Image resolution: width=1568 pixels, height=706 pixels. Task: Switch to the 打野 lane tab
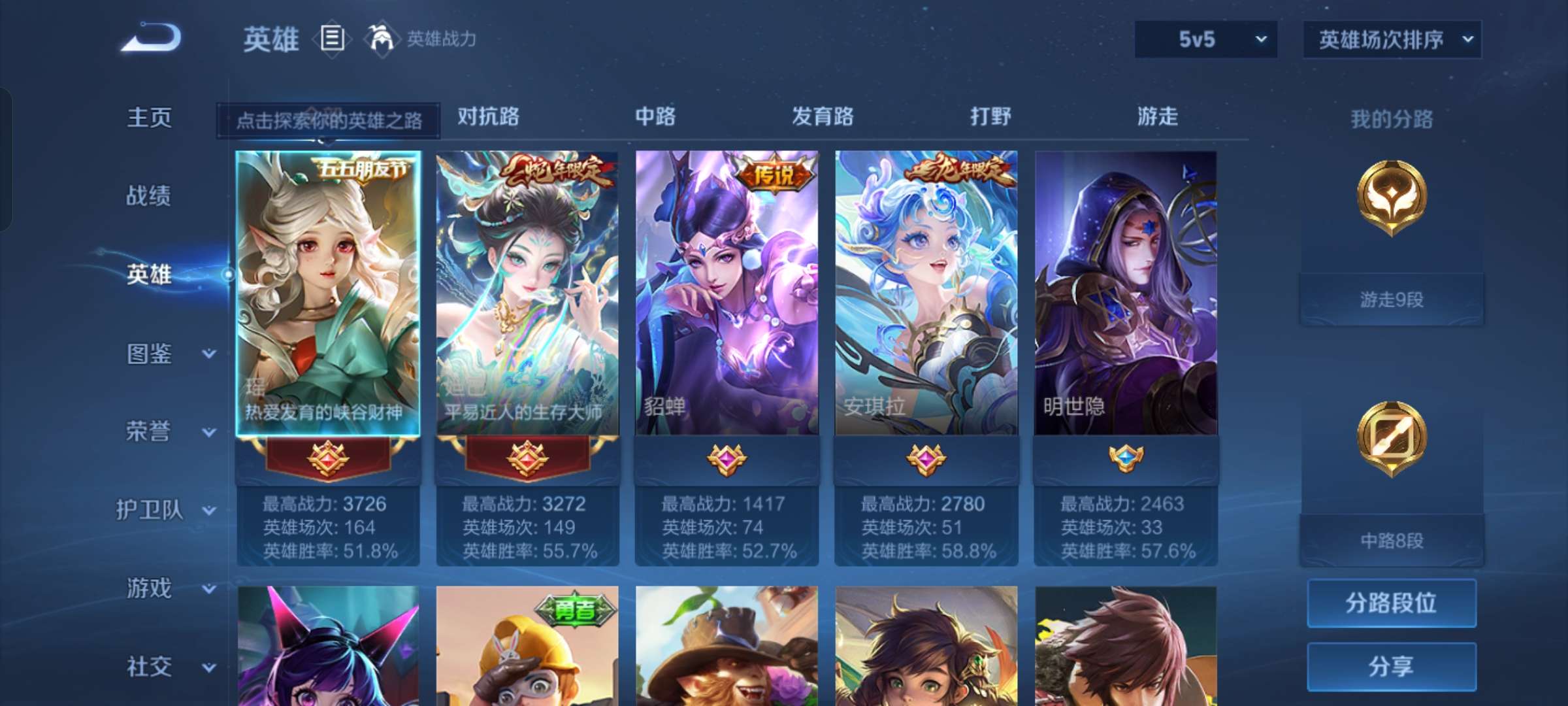tap(990, 116)
